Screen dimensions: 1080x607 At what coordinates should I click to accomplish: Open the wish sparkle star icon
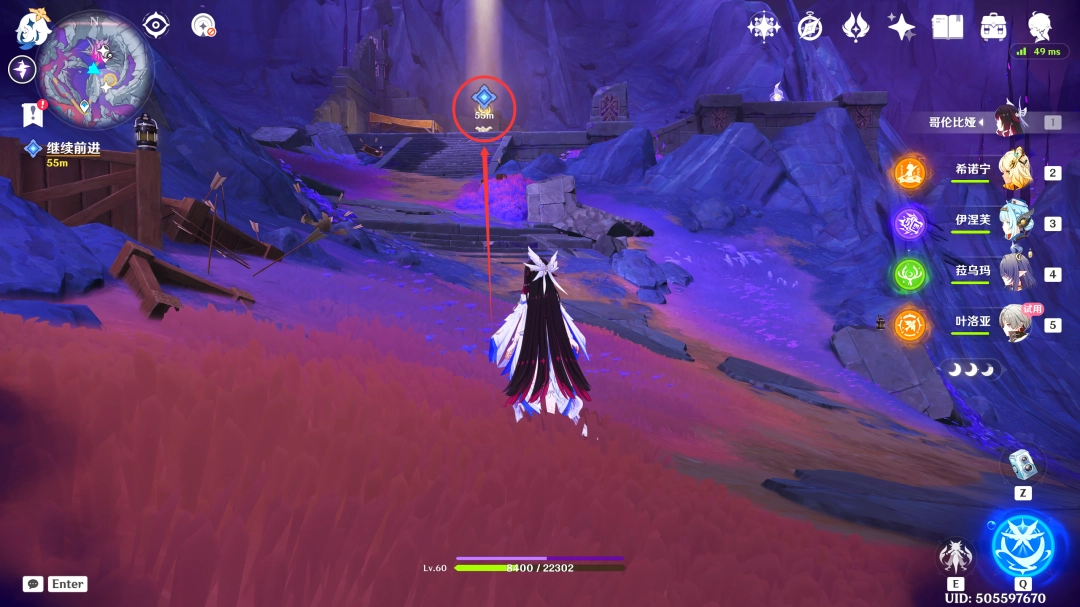click(x=901, y=27)
